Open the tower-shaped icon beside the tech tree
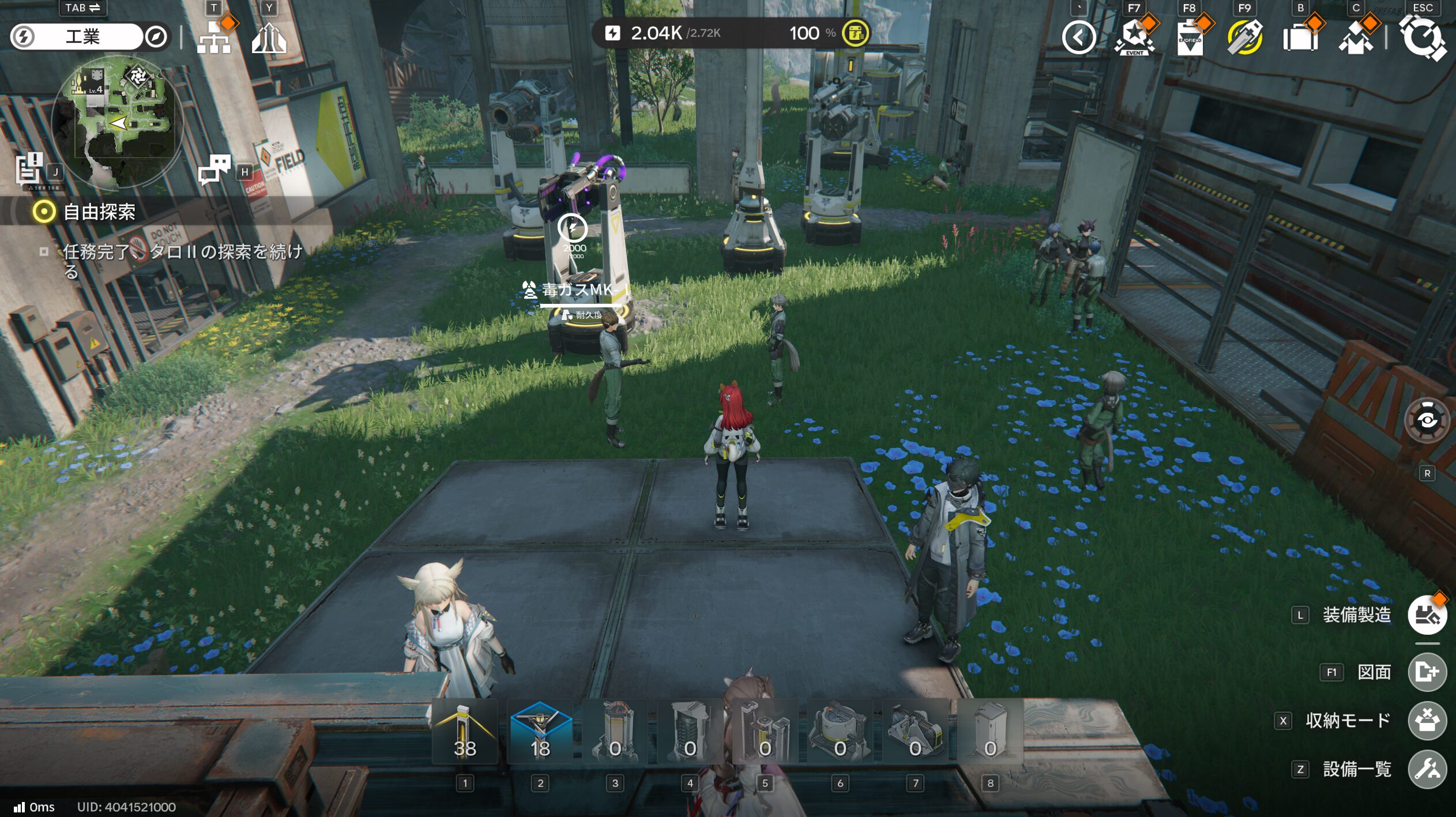This screenshot has width=1456, height=817. click(269, 38)
